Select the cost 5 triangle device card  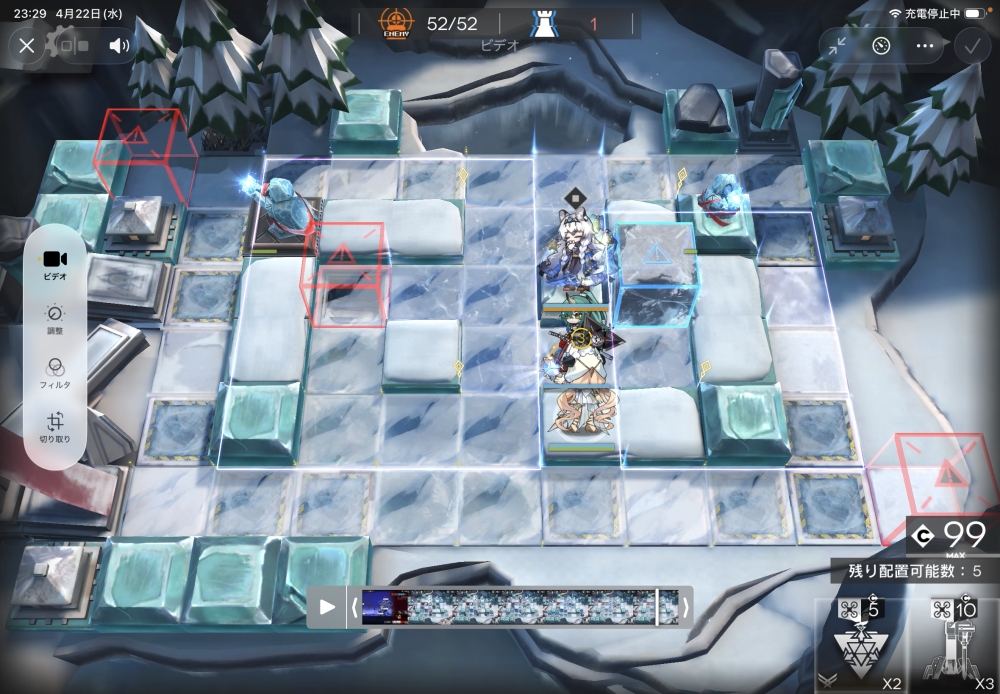point(858,645)
